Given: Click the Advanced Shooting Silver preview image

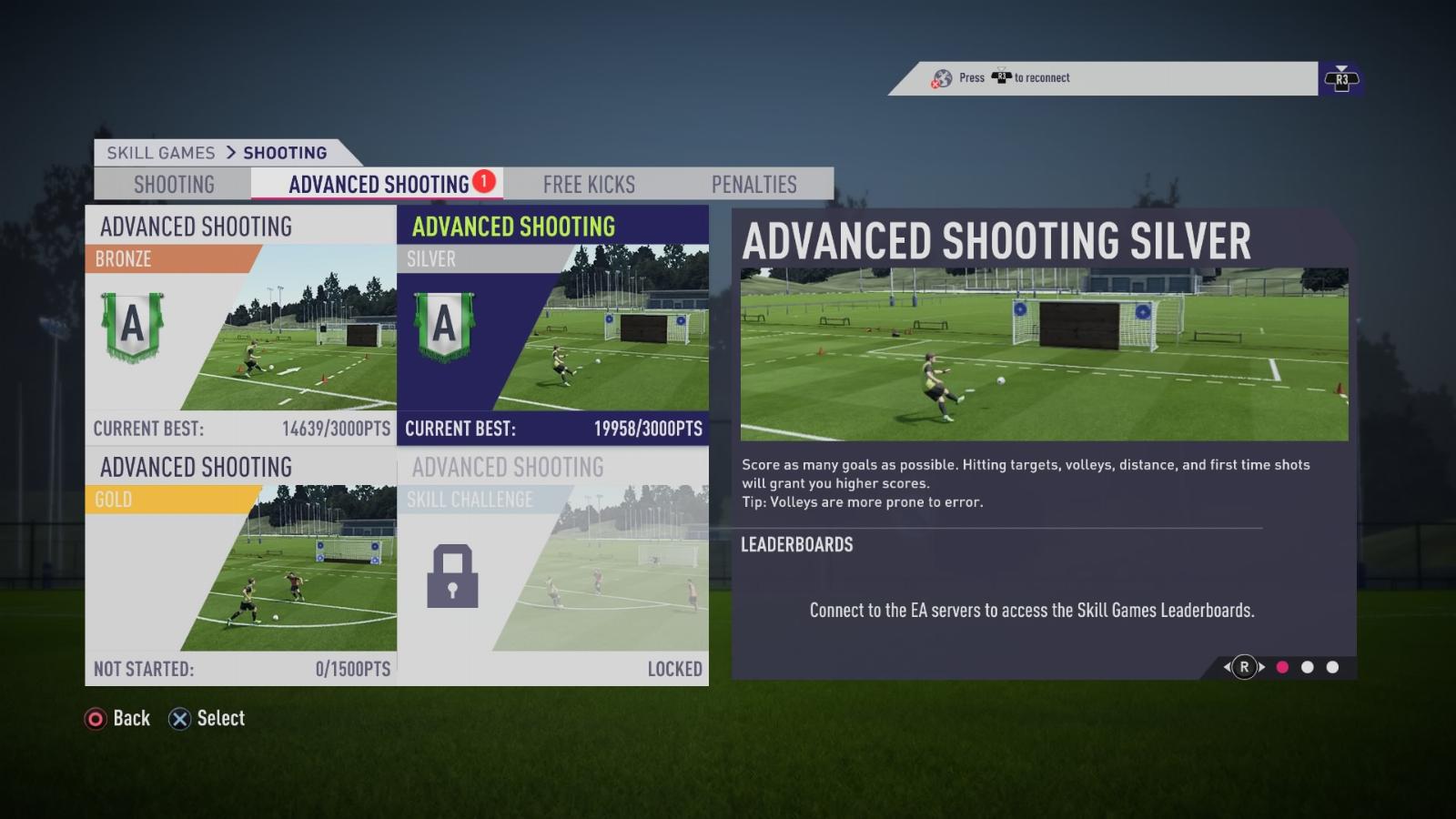Looking at the screenshot, I should [x=1044, y=354].
